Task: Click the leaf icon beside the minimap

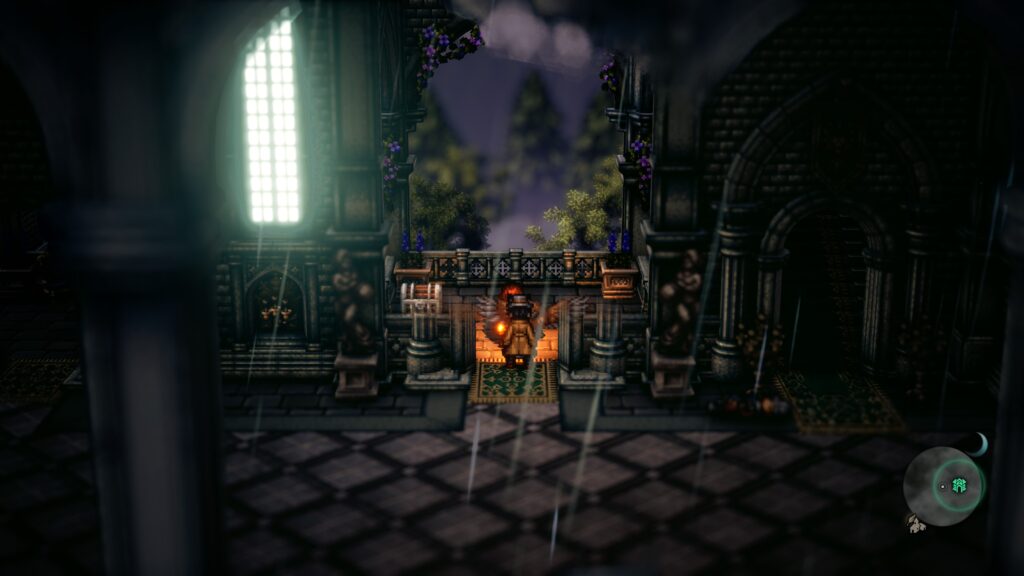Action: (x=915, y=522)
